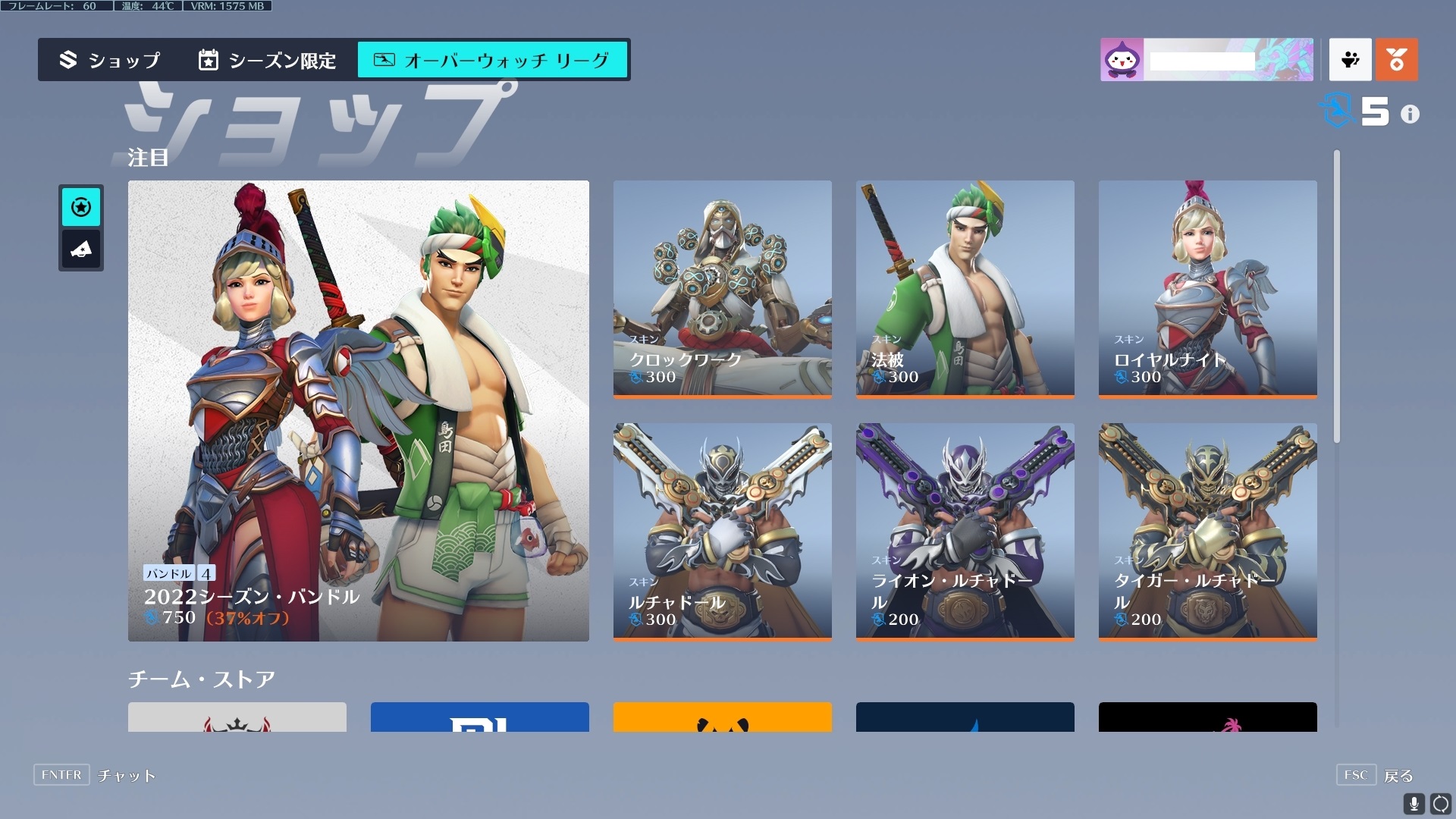The width and height of the screenshot is (1456, 819).
Task: Toggle to the player profile banner at top right
Action: click(x=1207, y=59)
